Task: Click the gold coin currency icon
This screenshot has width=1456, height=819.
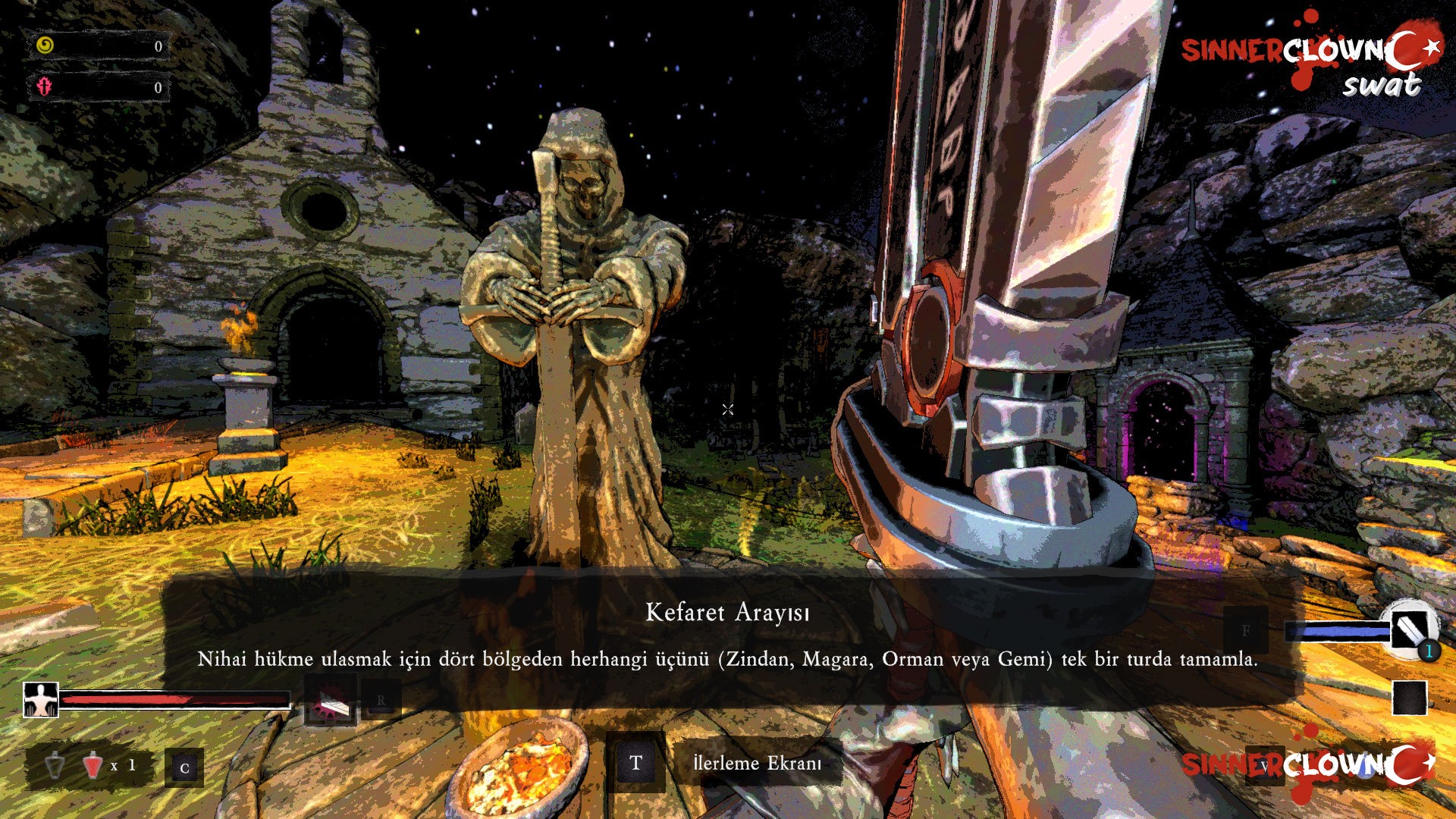Action: (x=45, y=45)
